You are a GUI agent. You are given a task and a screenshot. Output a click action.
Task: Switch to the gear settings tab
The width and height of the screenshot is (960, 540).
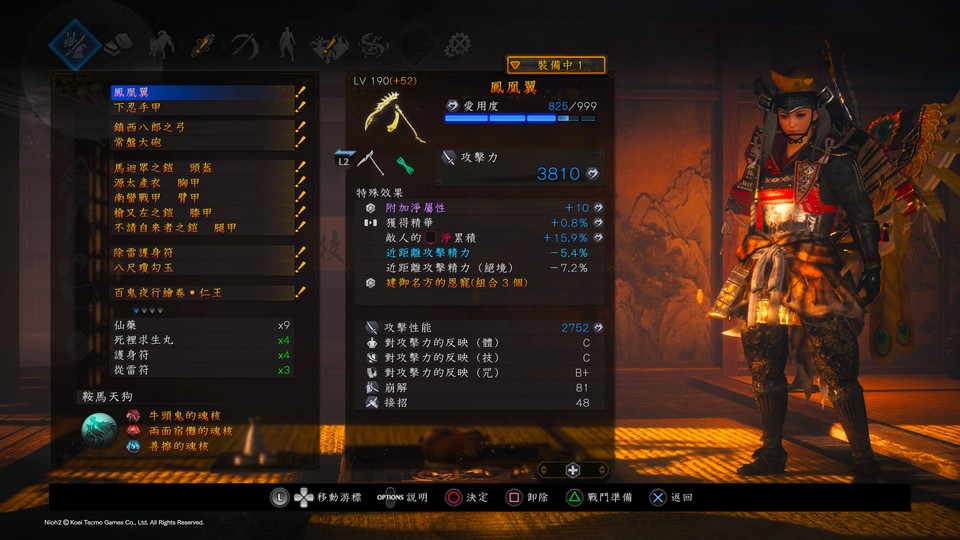tap(459, 44)
